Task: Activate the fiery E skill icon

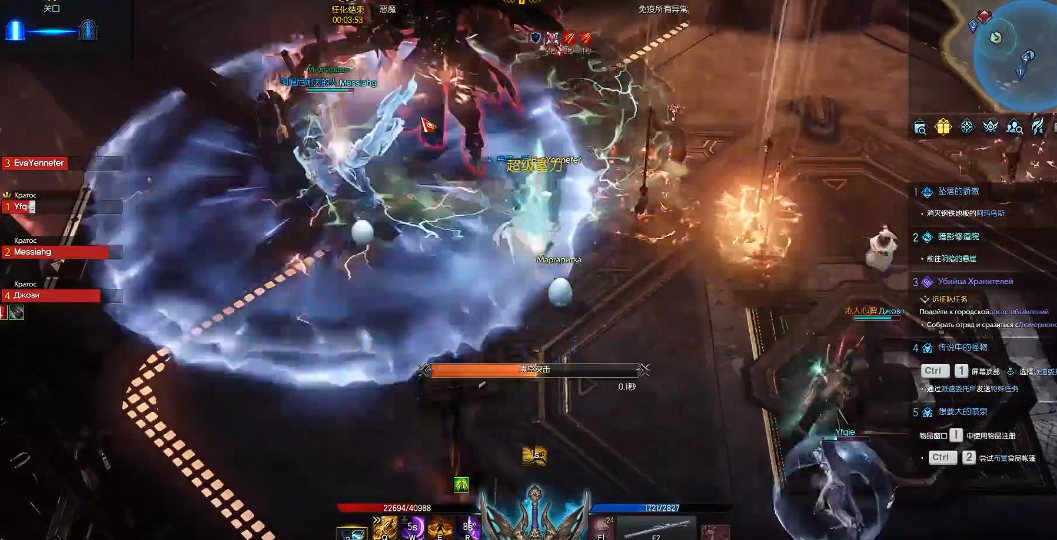Action: pyautogui.click(x=440, y=529)
